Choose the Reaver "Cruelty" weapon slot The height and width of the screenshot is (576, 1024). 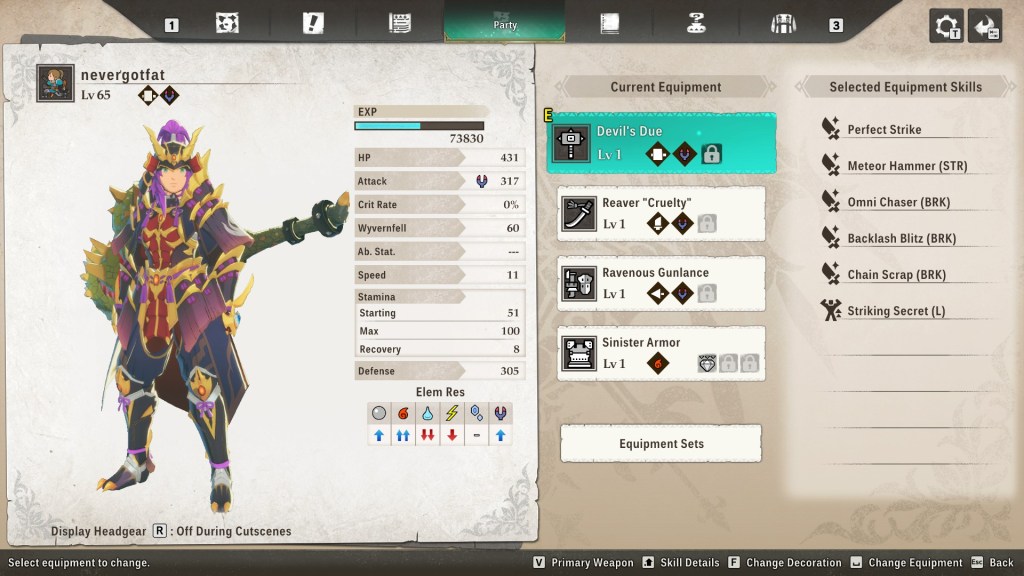click(x=661, y=213)
